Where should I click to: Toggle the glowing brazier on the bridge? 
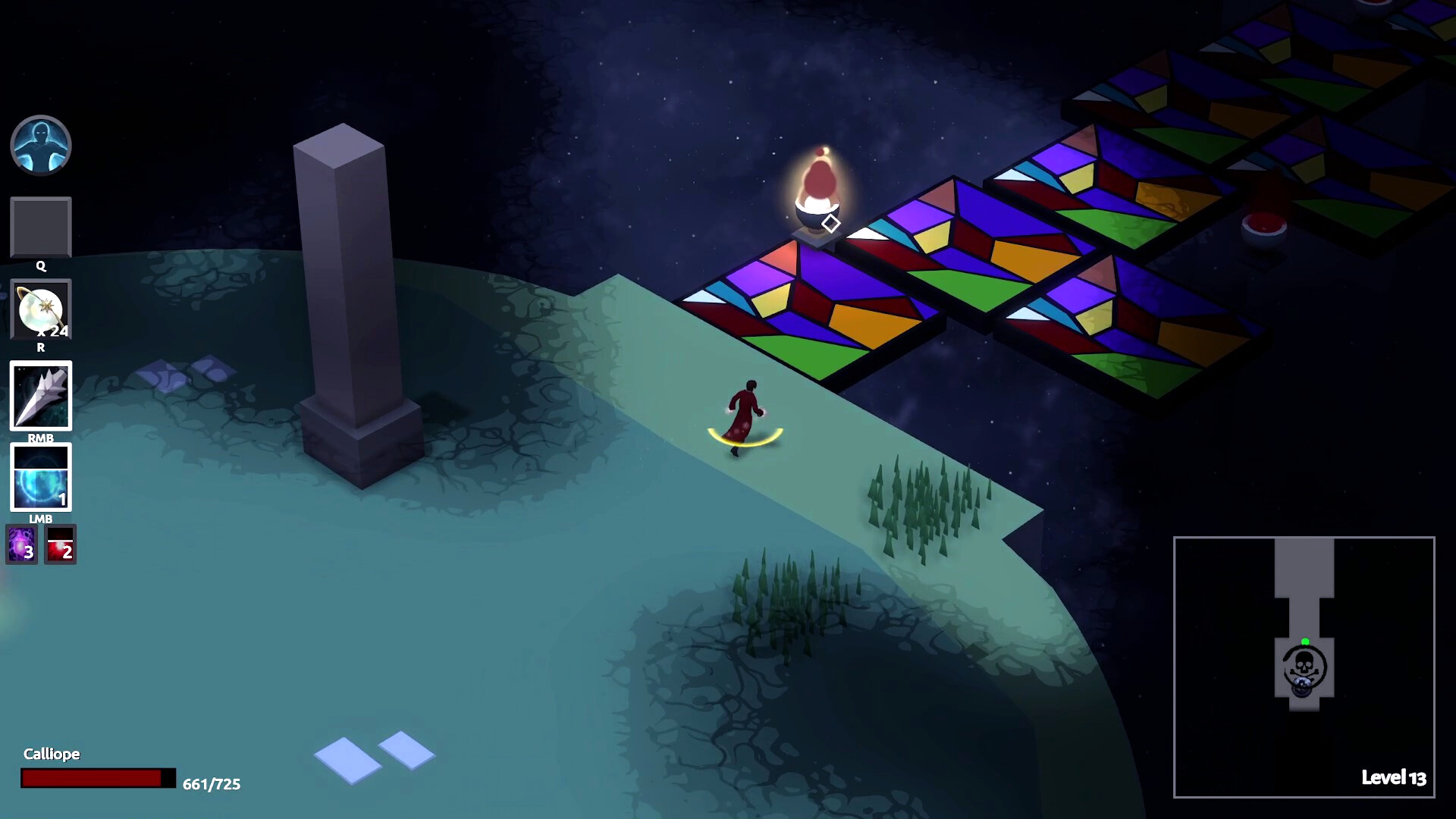[818, 190]
